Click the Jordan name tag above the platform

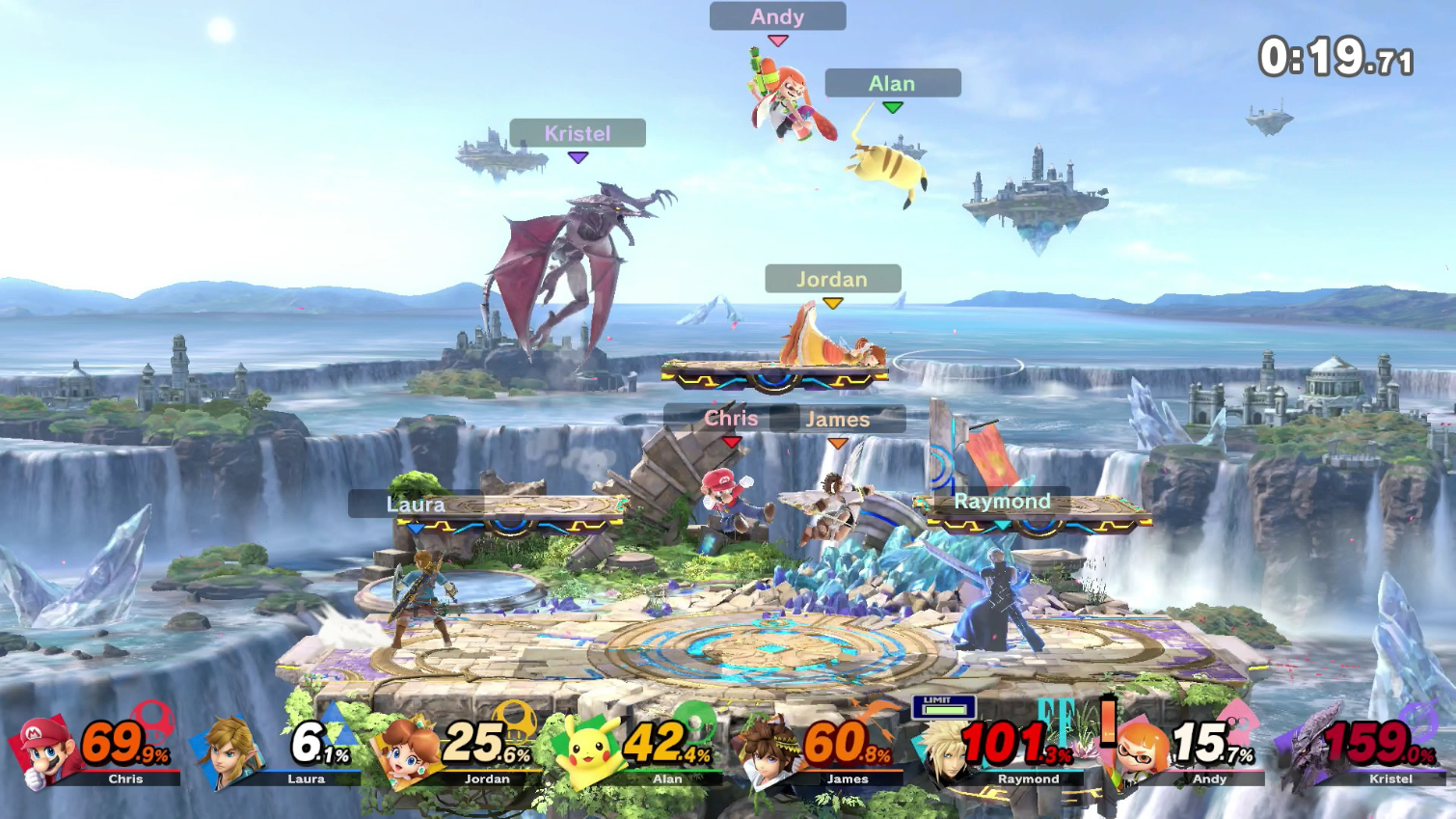point(831,280)
